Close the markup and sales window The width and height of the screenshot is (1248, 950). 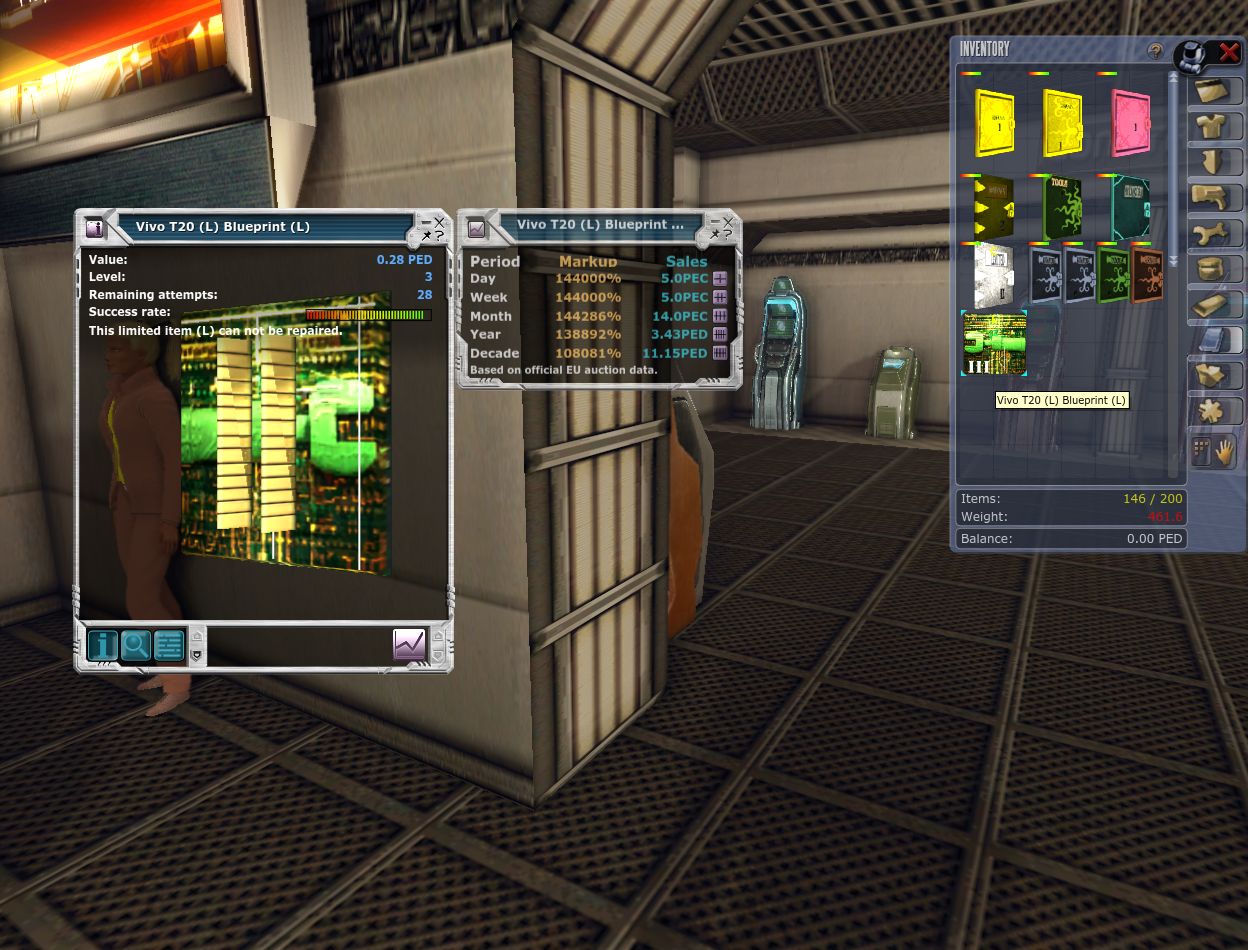pyautogui.click(x=728, y=221)
